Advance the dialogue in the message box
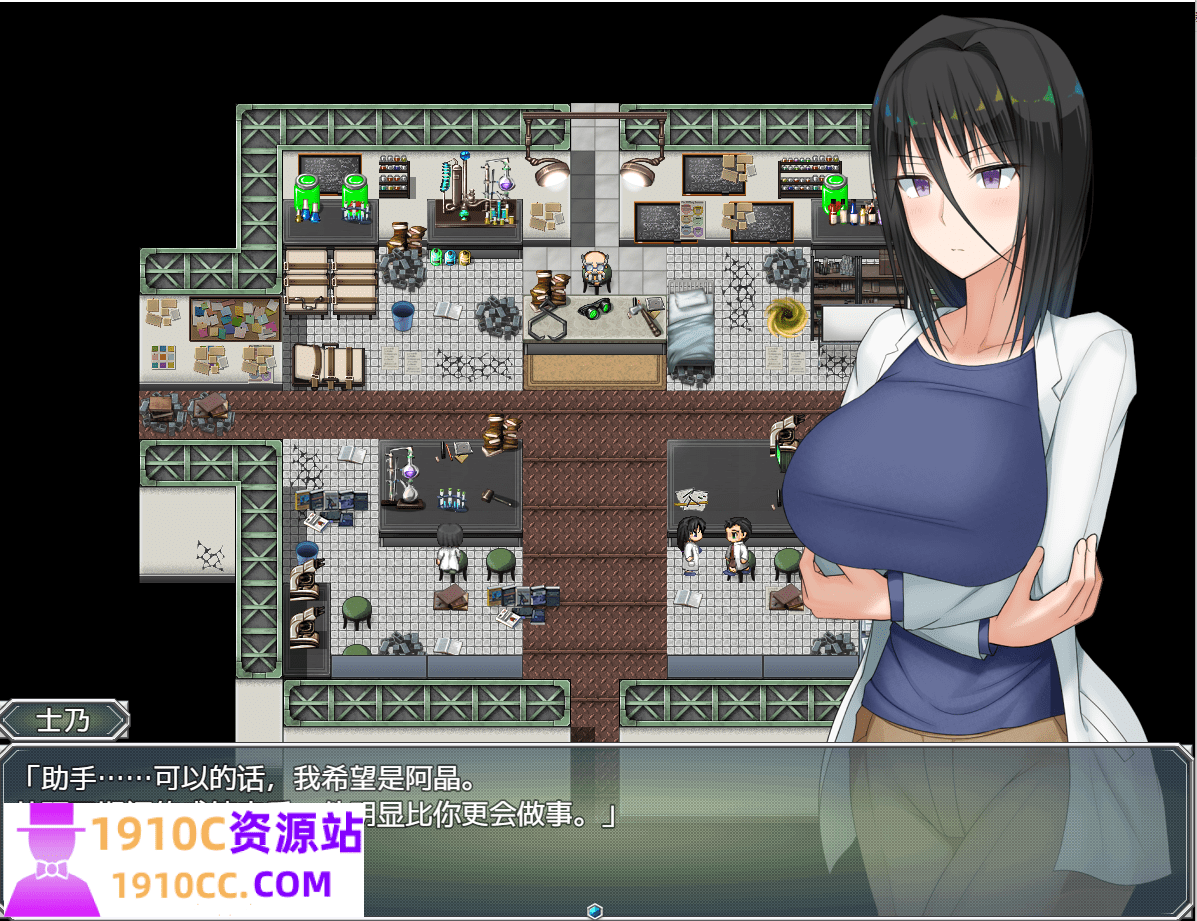1197x921 pixels. (x=700, y=830)
